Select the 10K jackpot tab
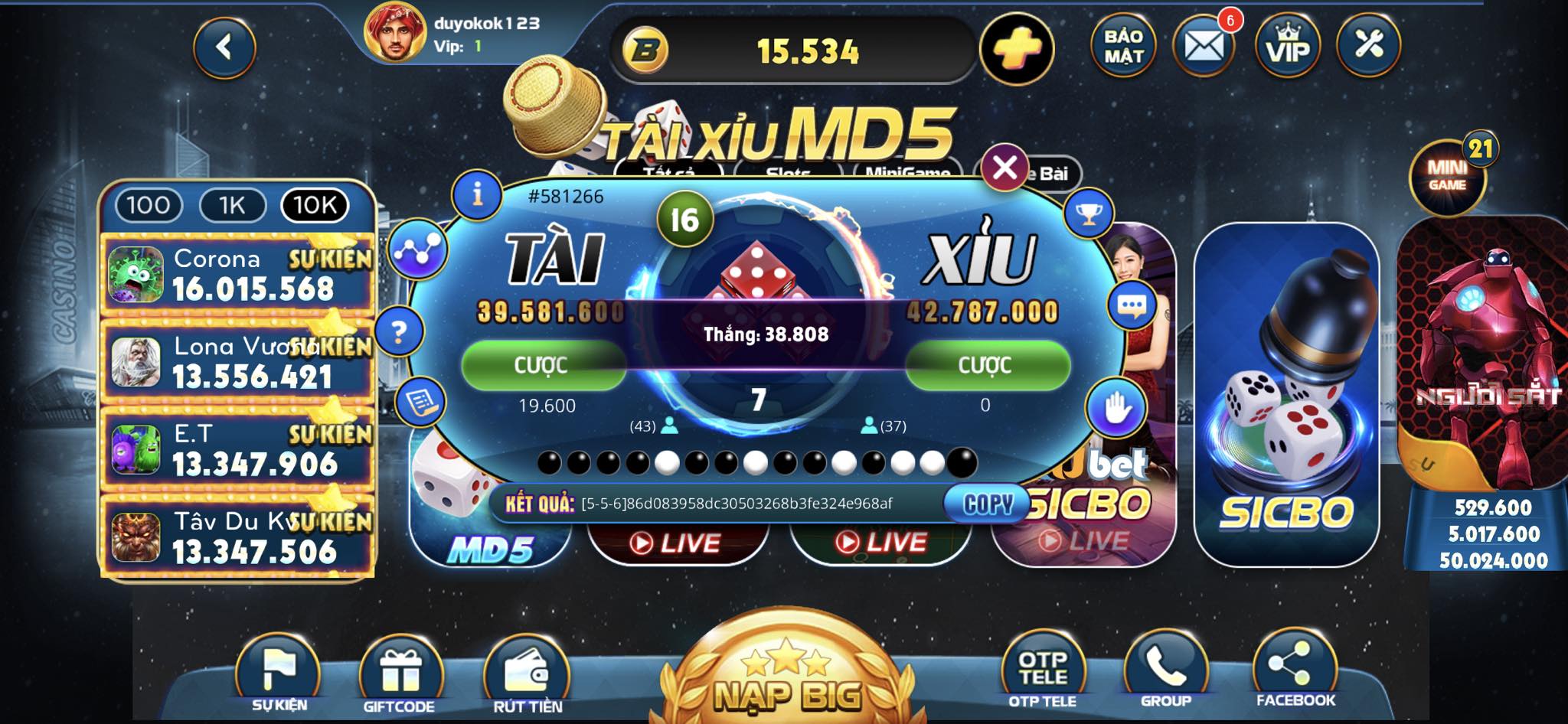 [x=315, y=205]
